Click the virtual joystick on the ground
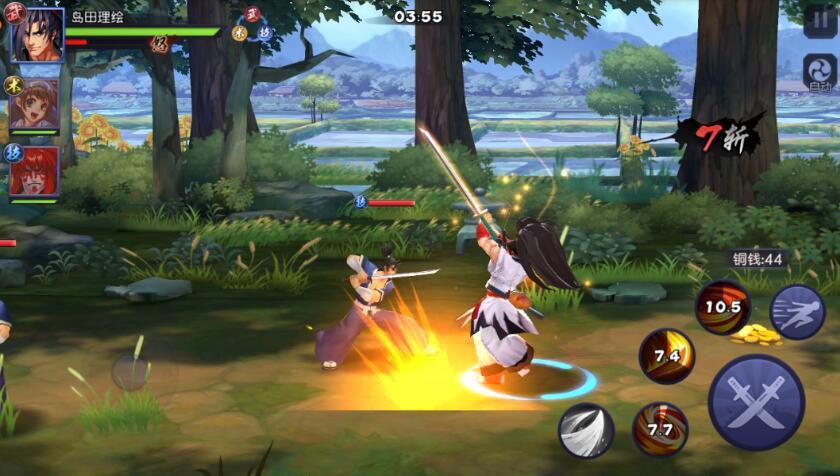The image size is (840, 476). pyautogui.click(x=130, y=372)
